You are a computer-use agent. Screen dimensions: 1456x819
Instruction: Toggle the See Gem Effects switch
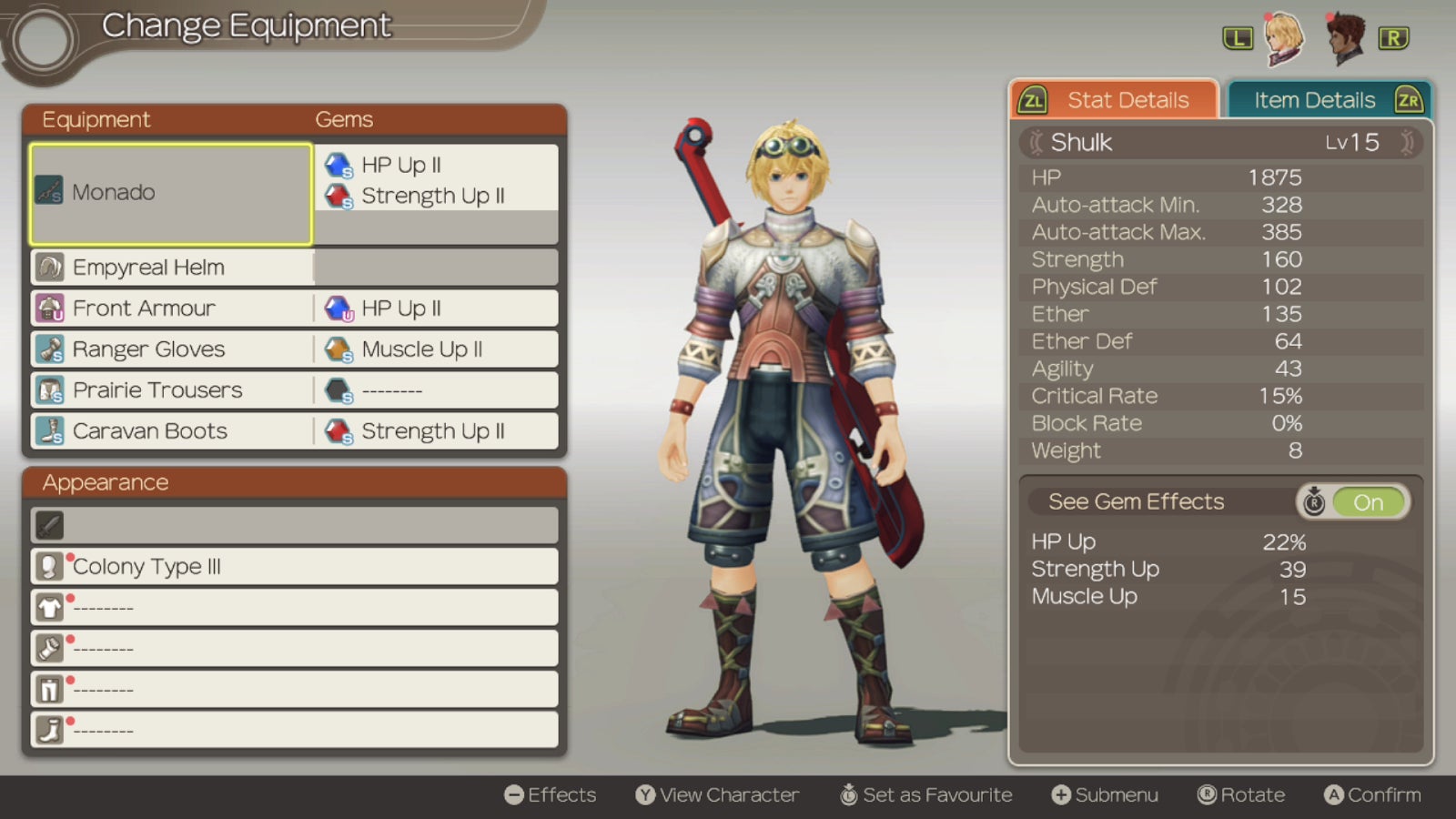(x=1353, y=501)
